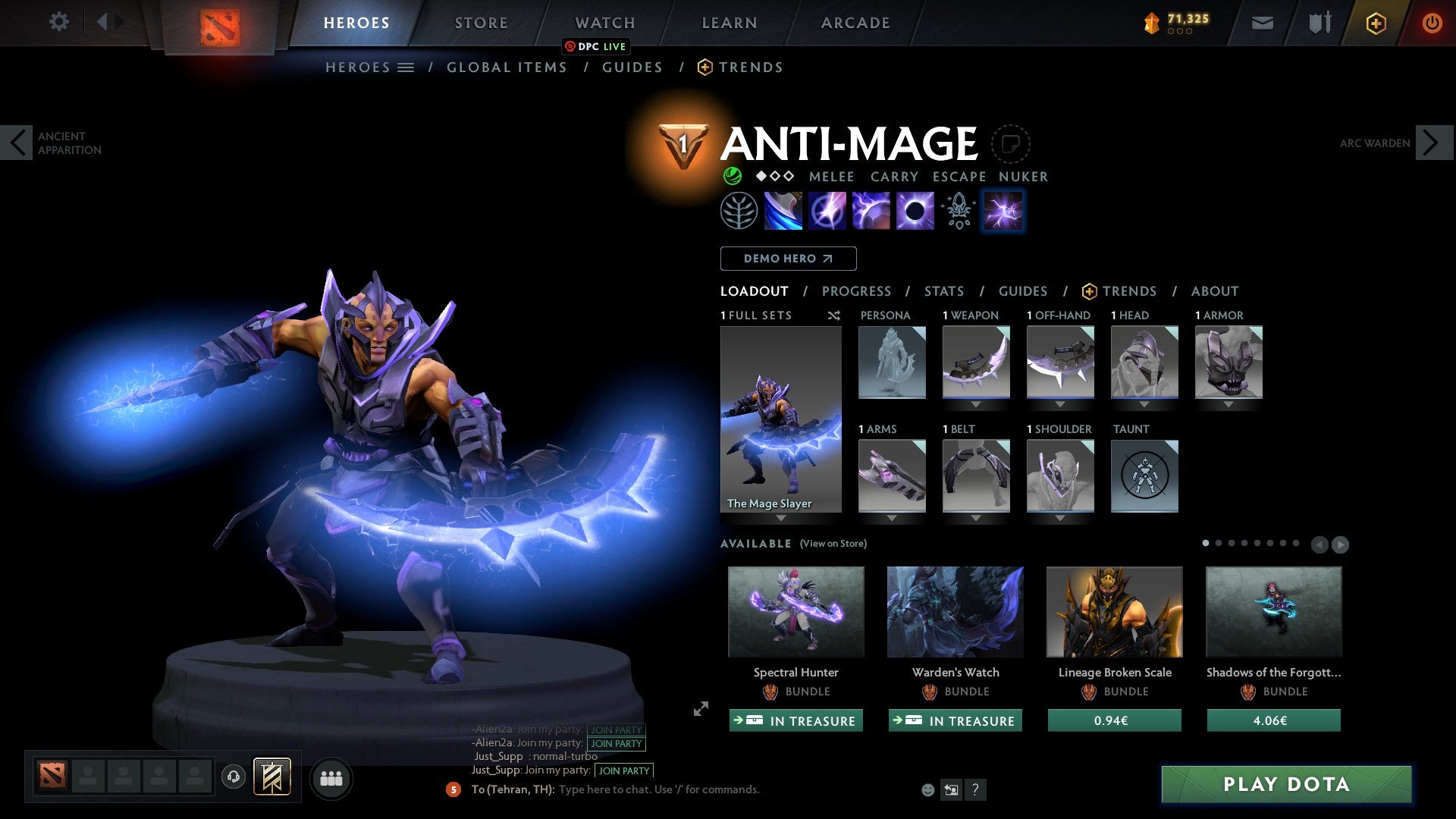Viewport: 1456px width, 819px height.
Task: Open the Store section
Action: point(481,23)
